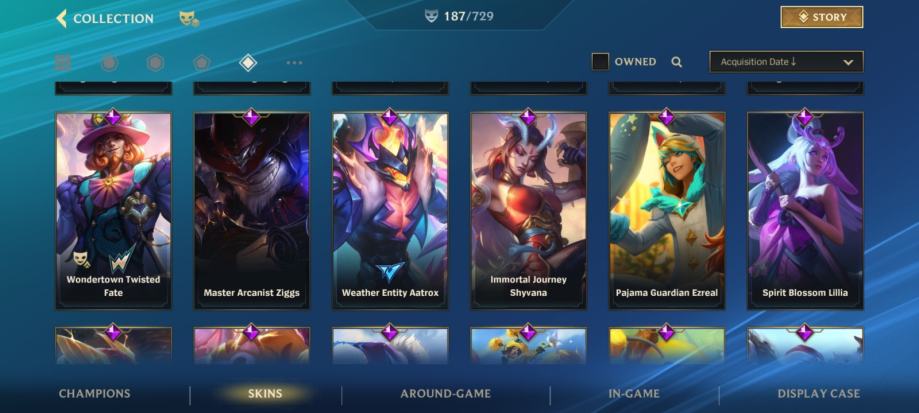The width and height of the screenshot is (919, 413).
Task: Select the Wondertown Twisted Fate skin card
Action: tap(113, 210)
